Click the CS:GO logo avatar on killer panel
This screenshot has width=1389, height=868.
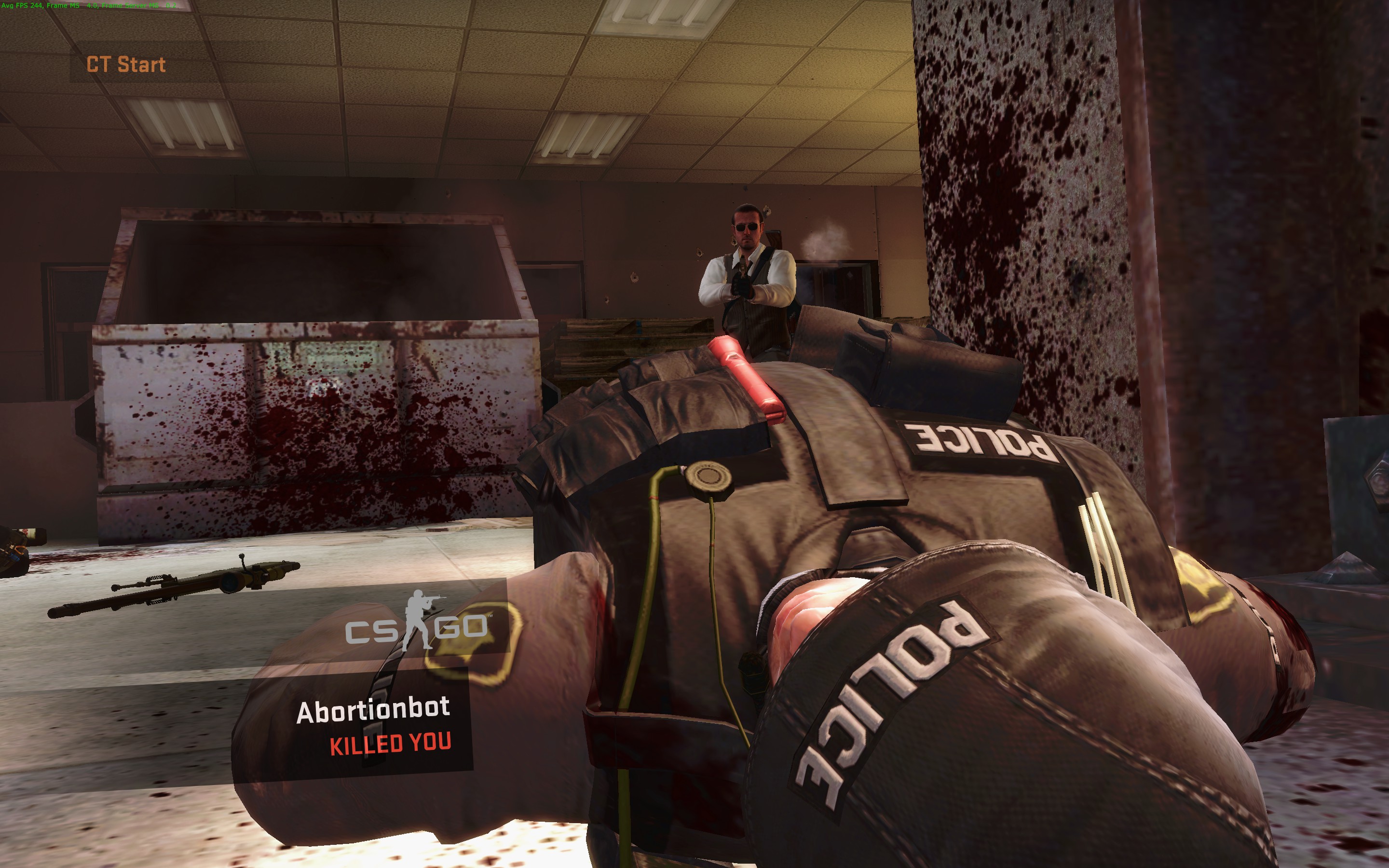pos(417,622)
